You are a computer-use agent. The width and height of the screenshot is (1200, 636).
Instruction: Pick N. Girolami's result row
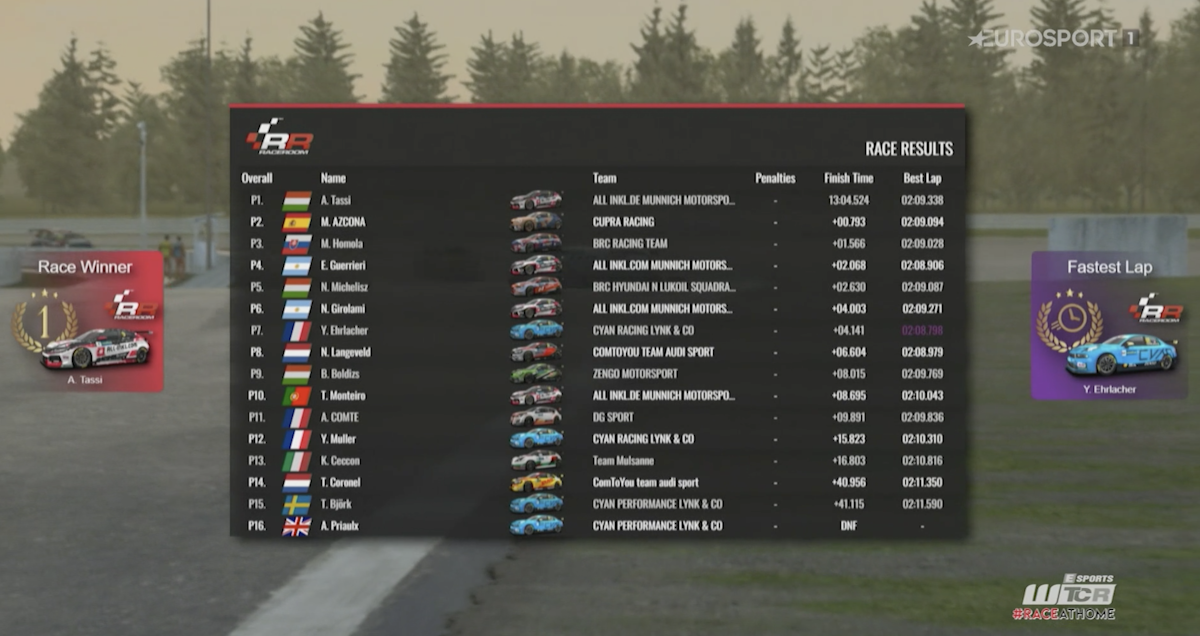pyautogui.click(x=597, y=308)
